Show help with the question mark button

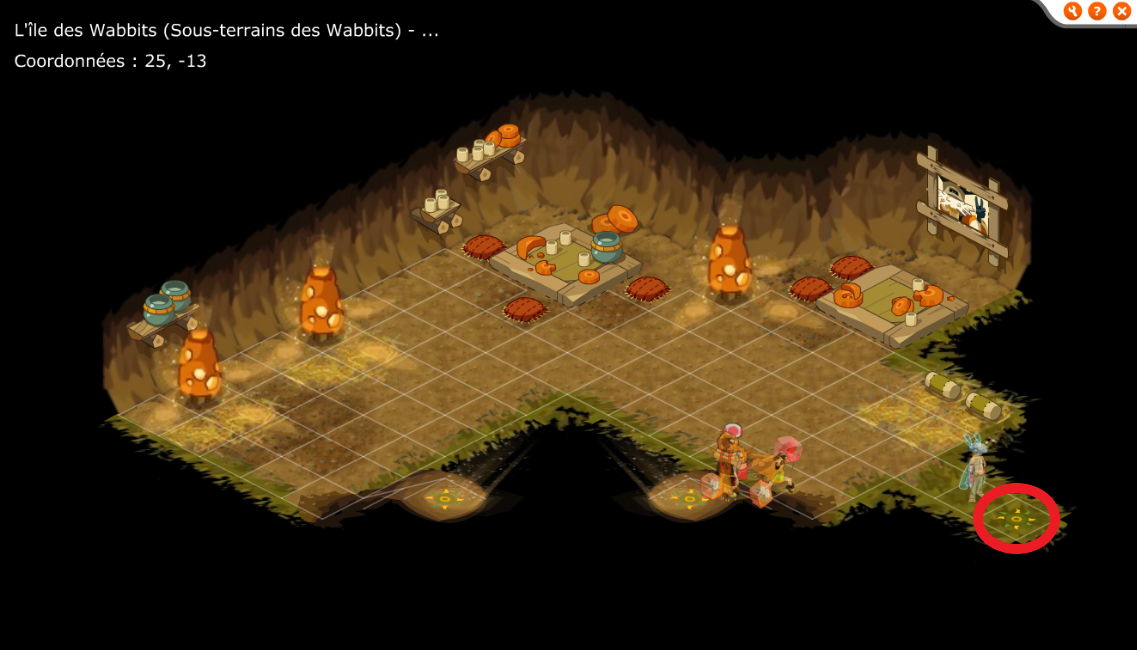(x=1097, y=11)
